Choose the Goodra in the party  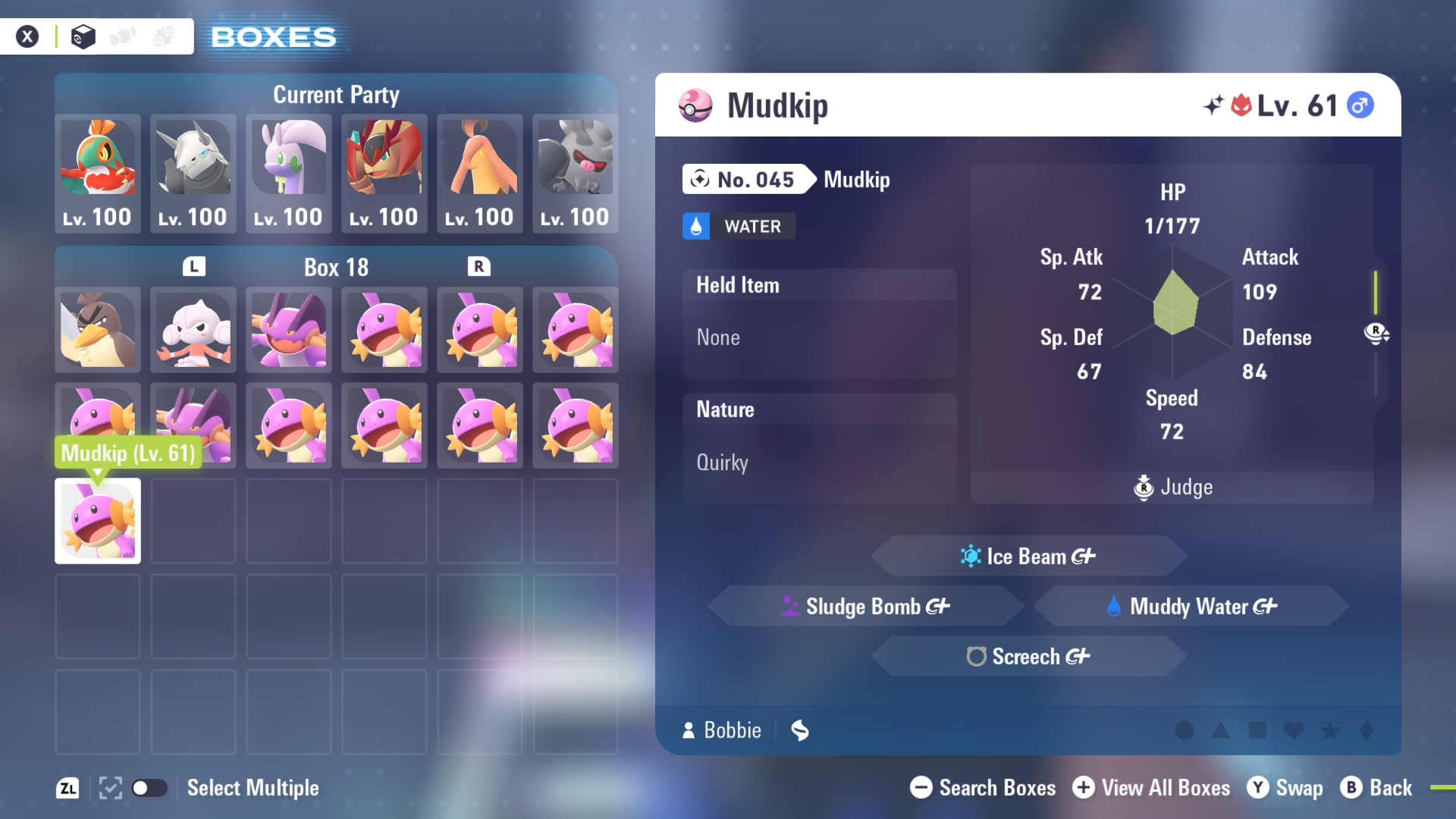[x=289, y=173]
